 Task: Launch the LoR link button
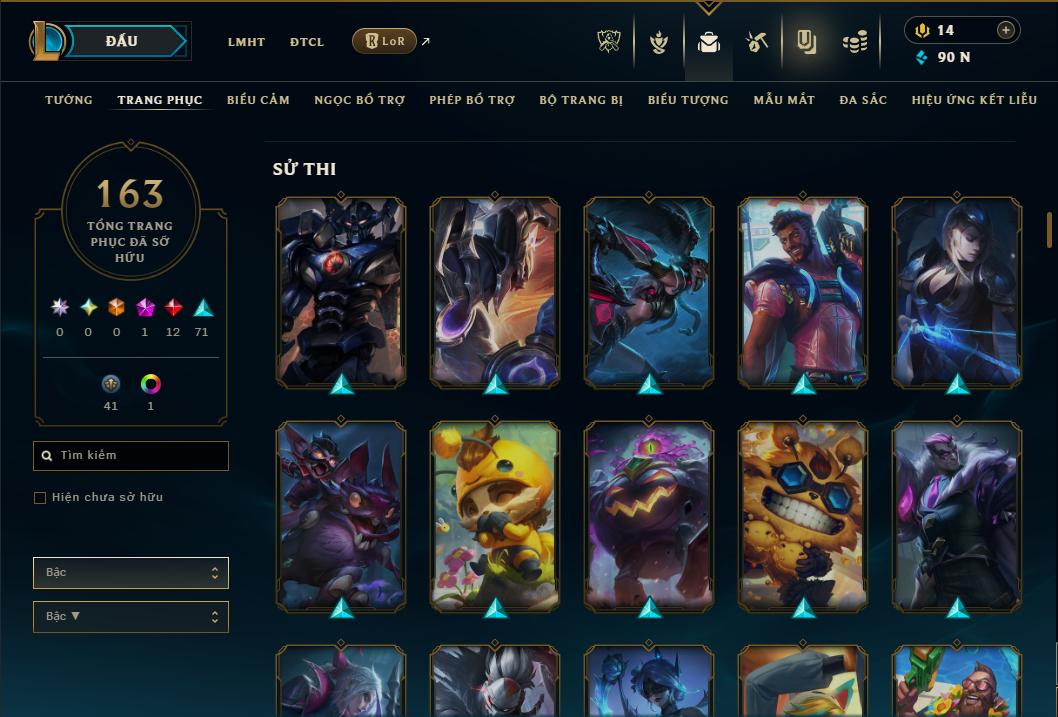tap(384, 41)
